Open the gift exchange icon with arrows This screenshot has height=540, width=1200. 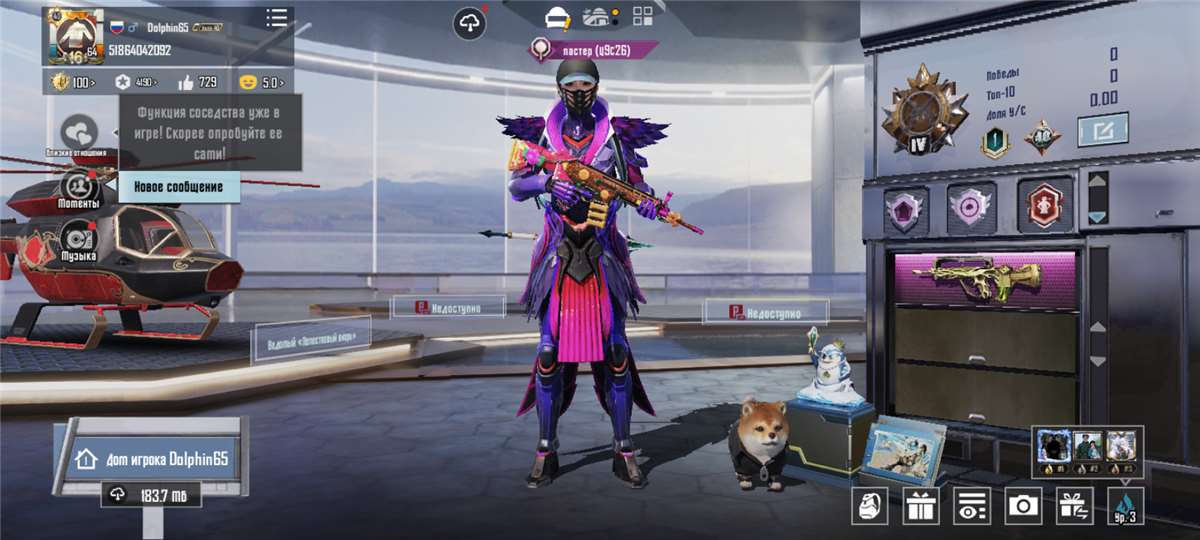(x=1075, y=506)
